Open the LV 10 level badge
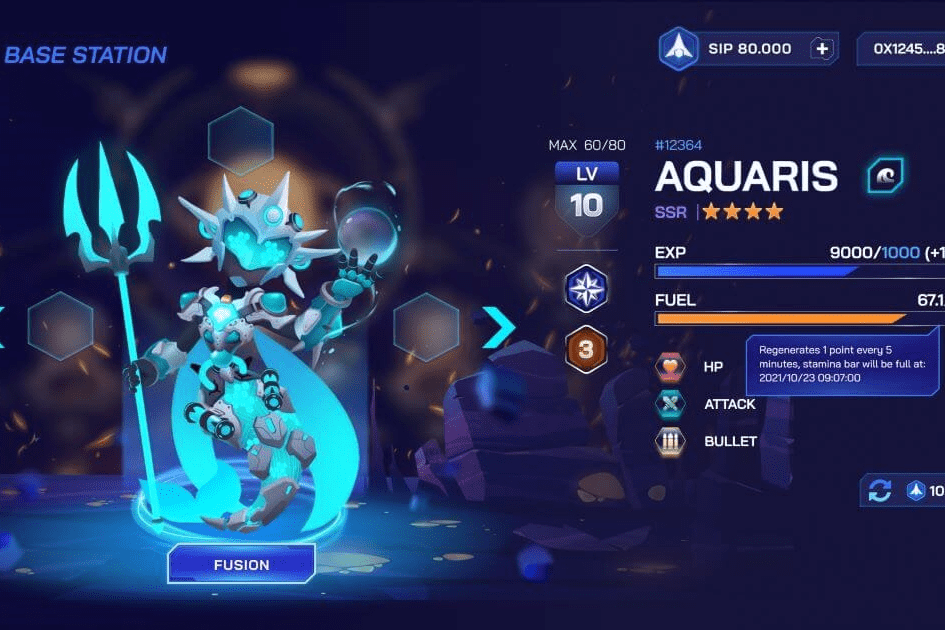 pos(587,197)
